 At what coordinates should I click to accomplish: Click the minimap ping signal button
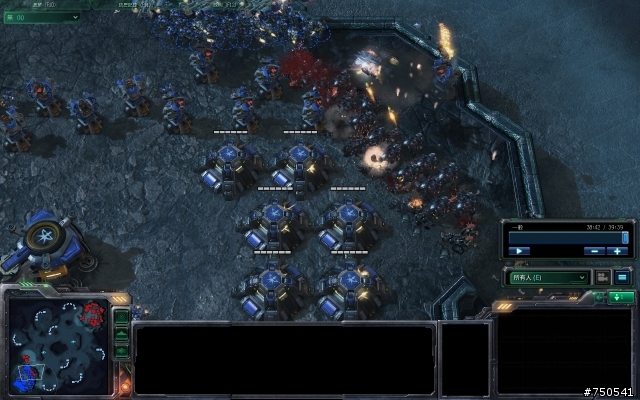coord(121,318)
